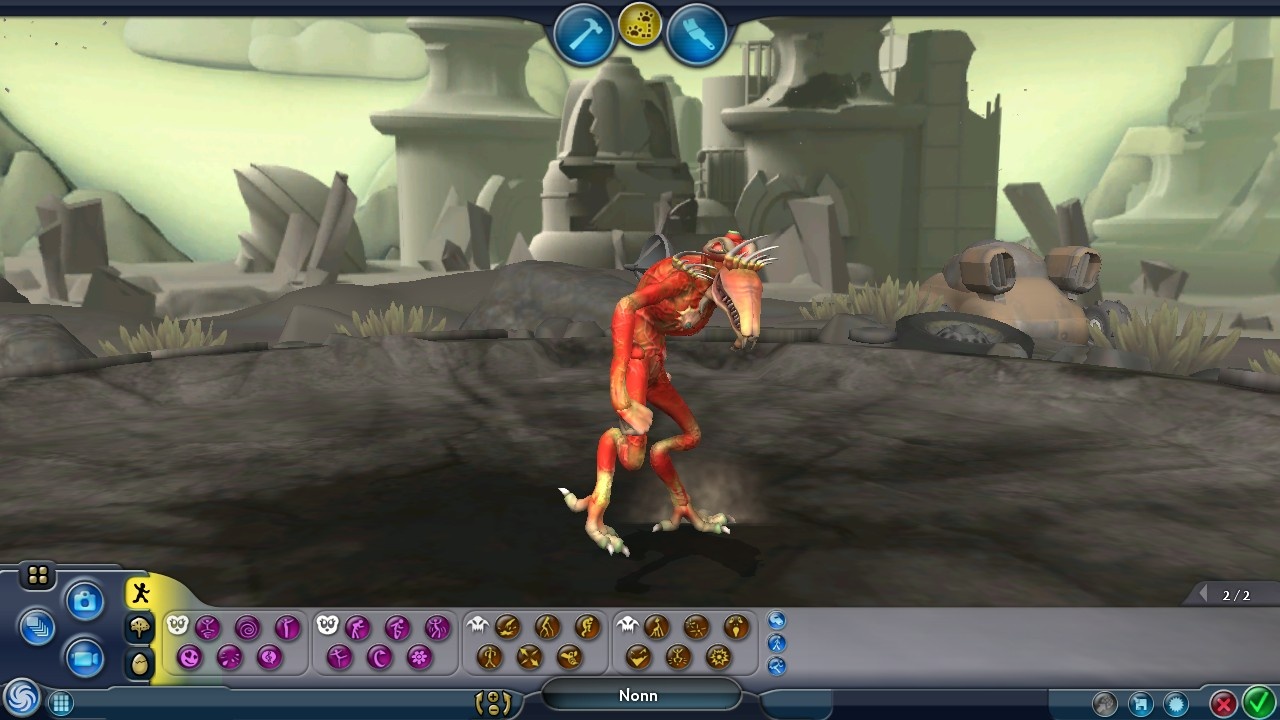Go to the previous animation page arrow

(1203, 595)
